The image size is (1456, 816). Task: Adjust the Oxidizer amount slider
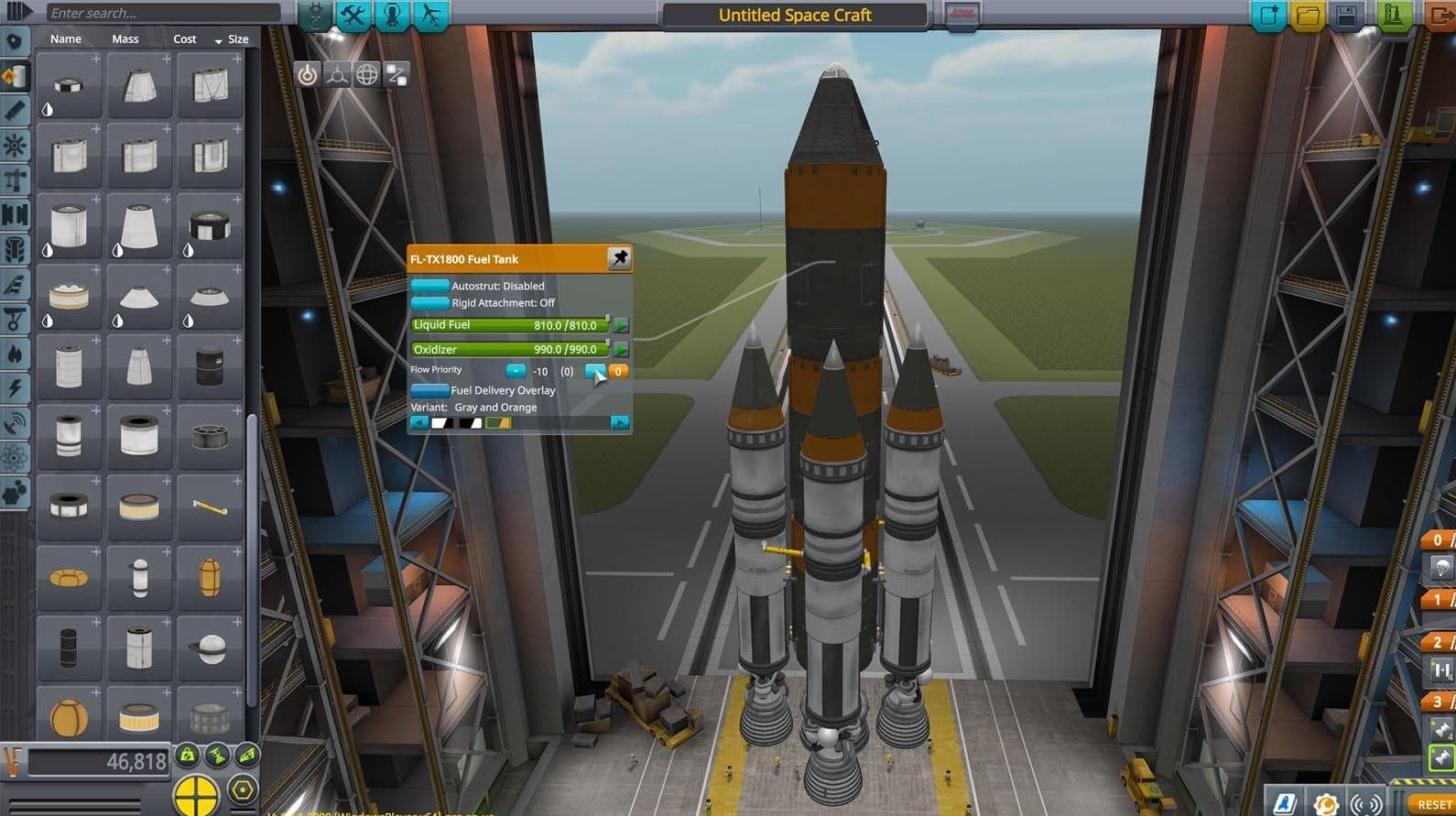coord(510,349)
